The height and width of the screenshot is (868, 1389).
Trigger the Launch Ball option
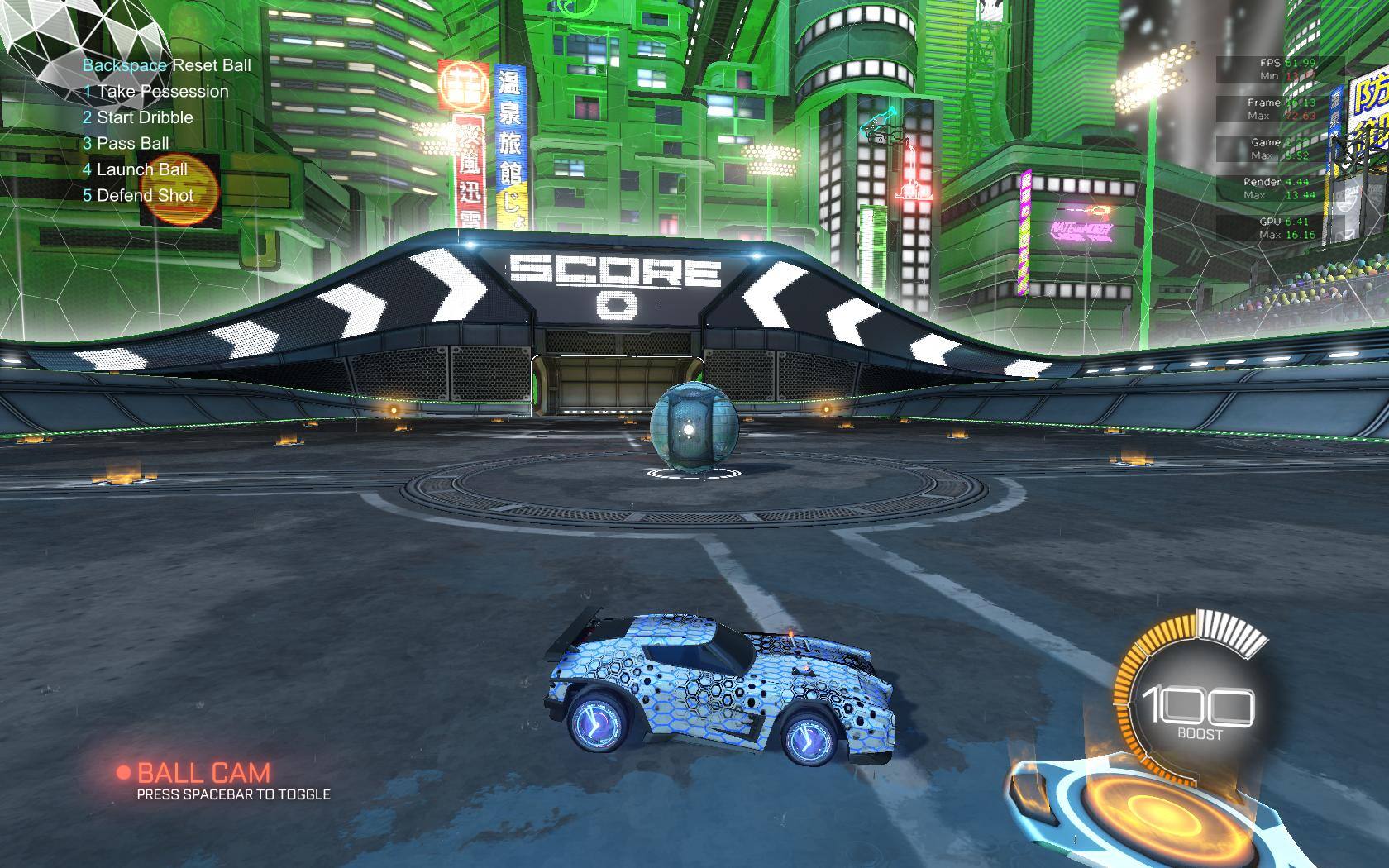[135, 169]
